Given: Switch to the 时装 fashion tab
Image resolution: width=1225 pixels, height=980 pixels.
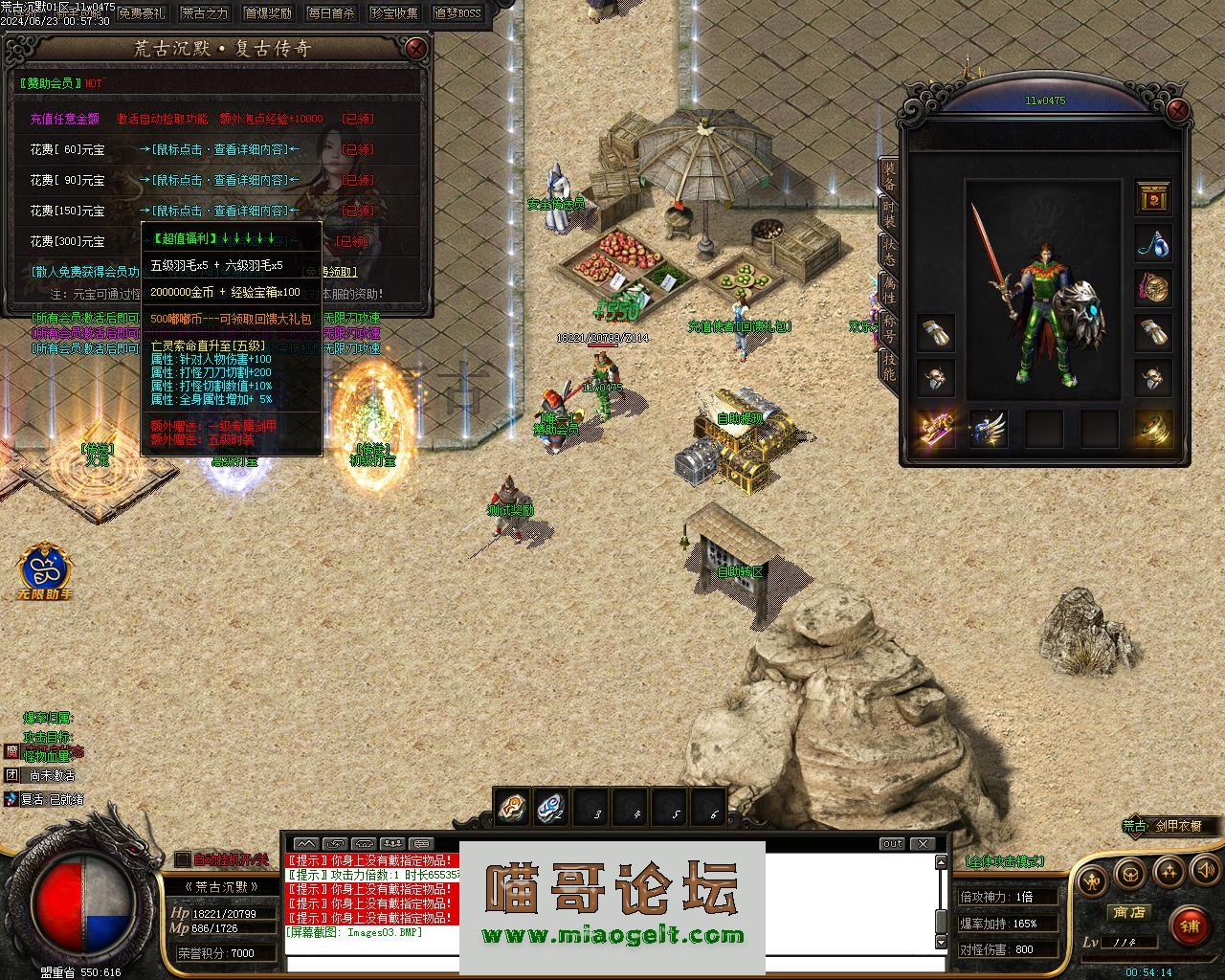Looking at the screenshot, I should point(889,213).
